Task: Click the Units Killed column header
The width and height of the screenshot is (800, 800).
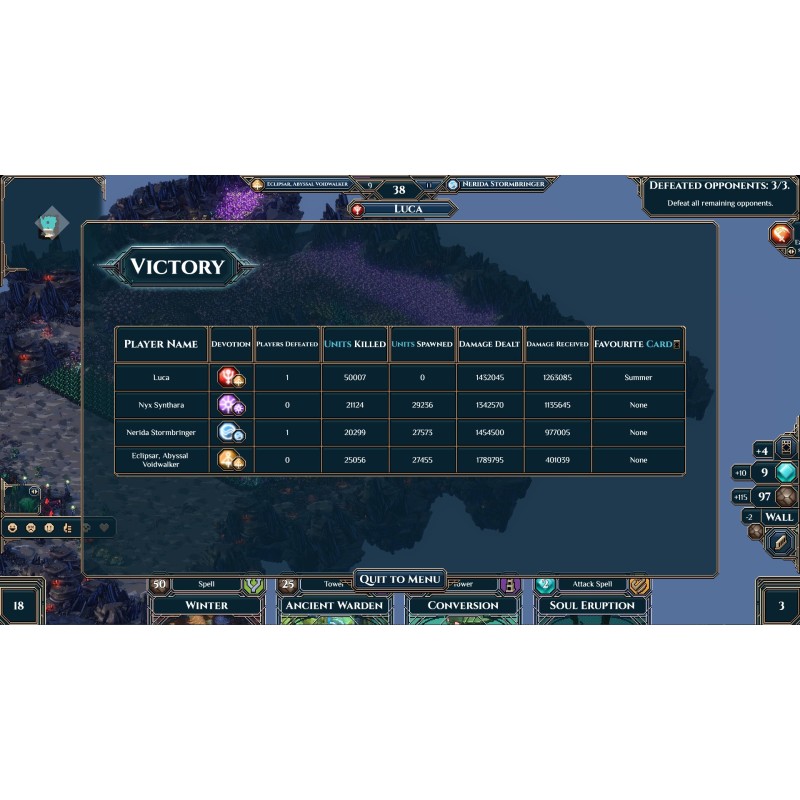Action: (x=355, y=344)
